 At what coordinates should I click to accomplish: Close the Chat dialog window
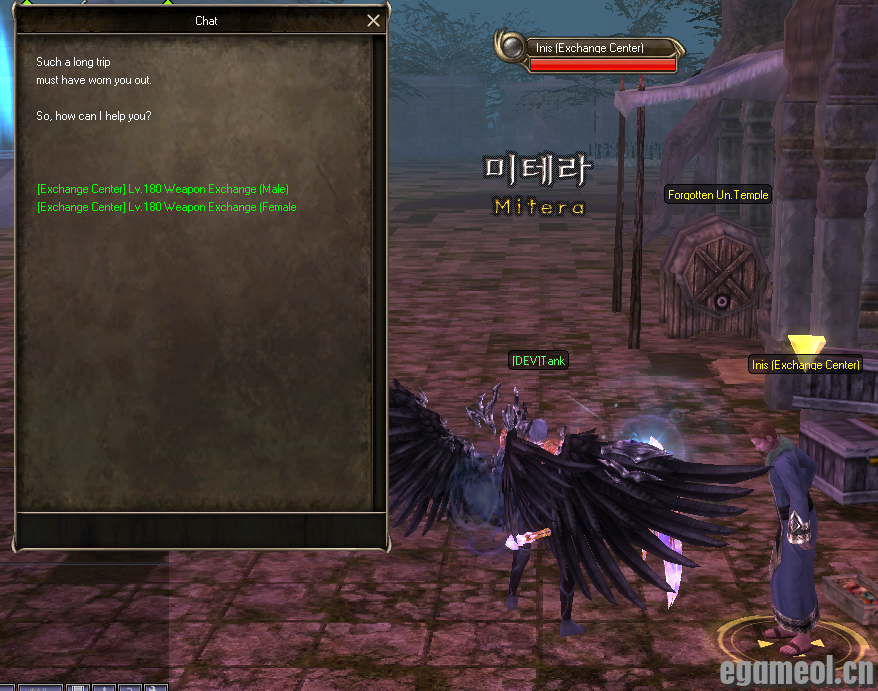click(373, 21)
